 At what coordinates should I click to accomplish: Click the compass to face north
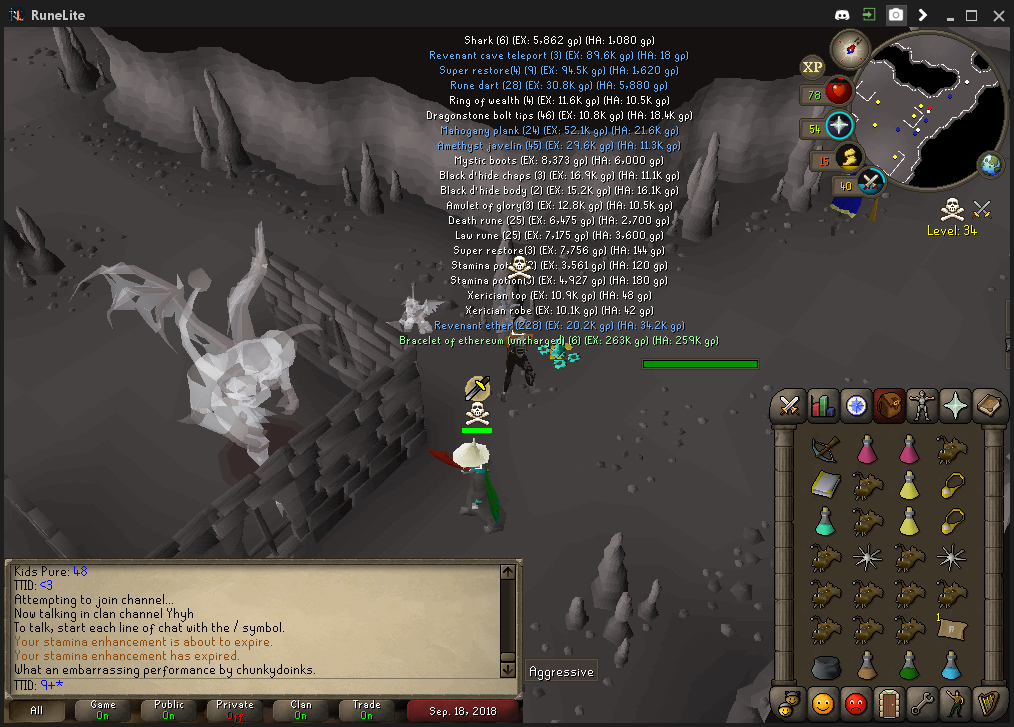pyautogui.click(x=851, y=45)
